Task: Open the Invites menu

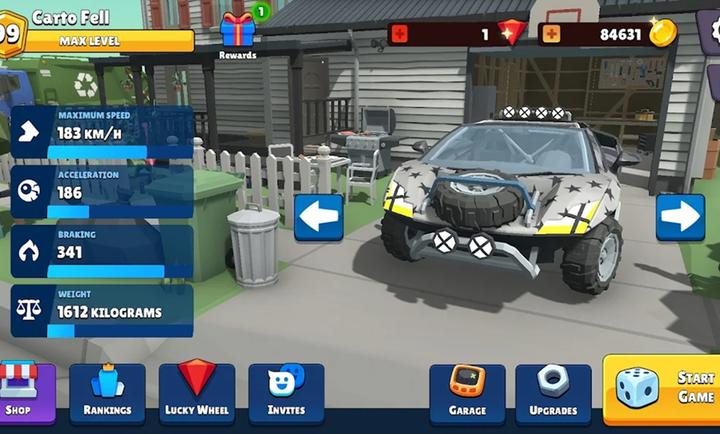Action: 286,392
